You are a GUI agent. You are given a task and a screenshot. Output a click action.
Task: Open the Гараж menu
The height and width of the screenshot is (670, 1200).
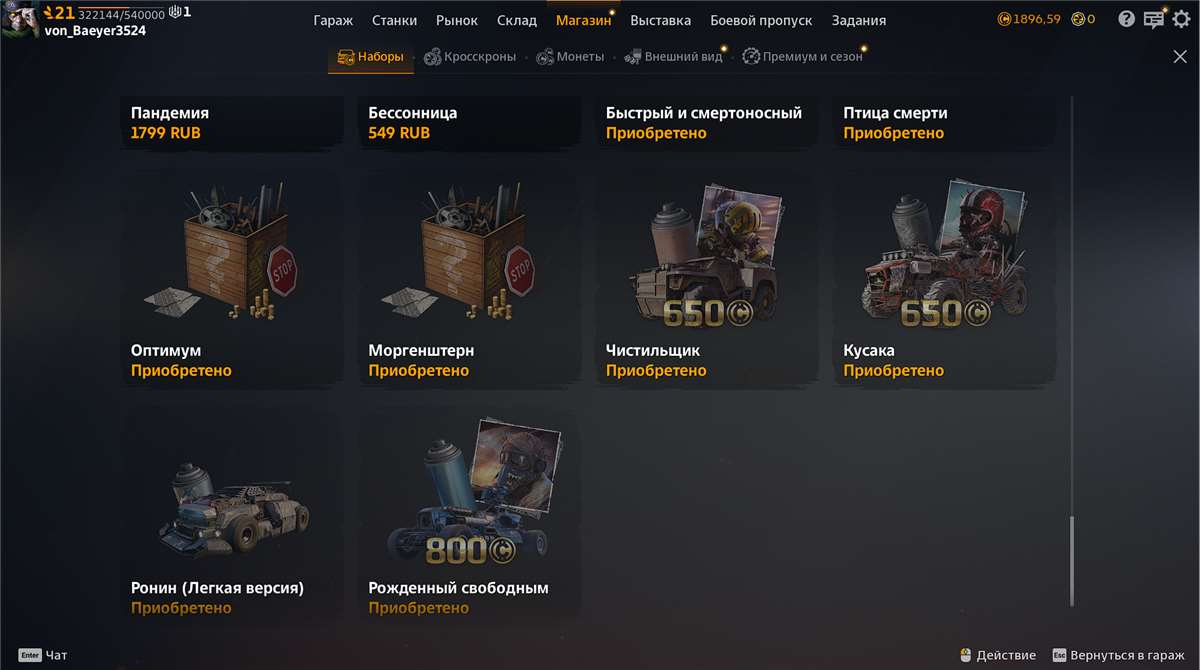coord(333,20)
